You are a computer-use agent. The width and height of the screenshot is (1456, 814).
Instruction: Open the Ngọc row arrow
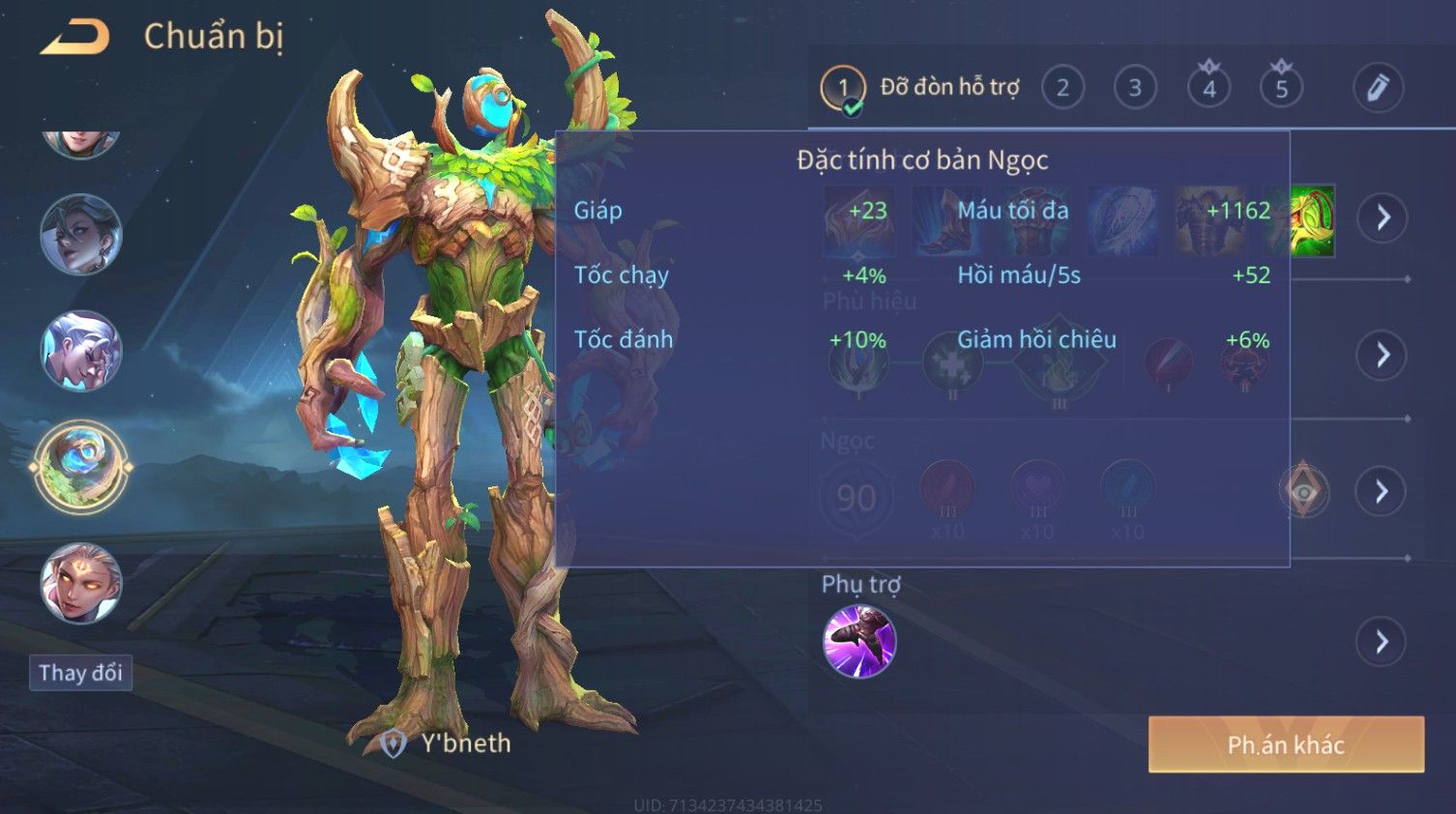1383,492
